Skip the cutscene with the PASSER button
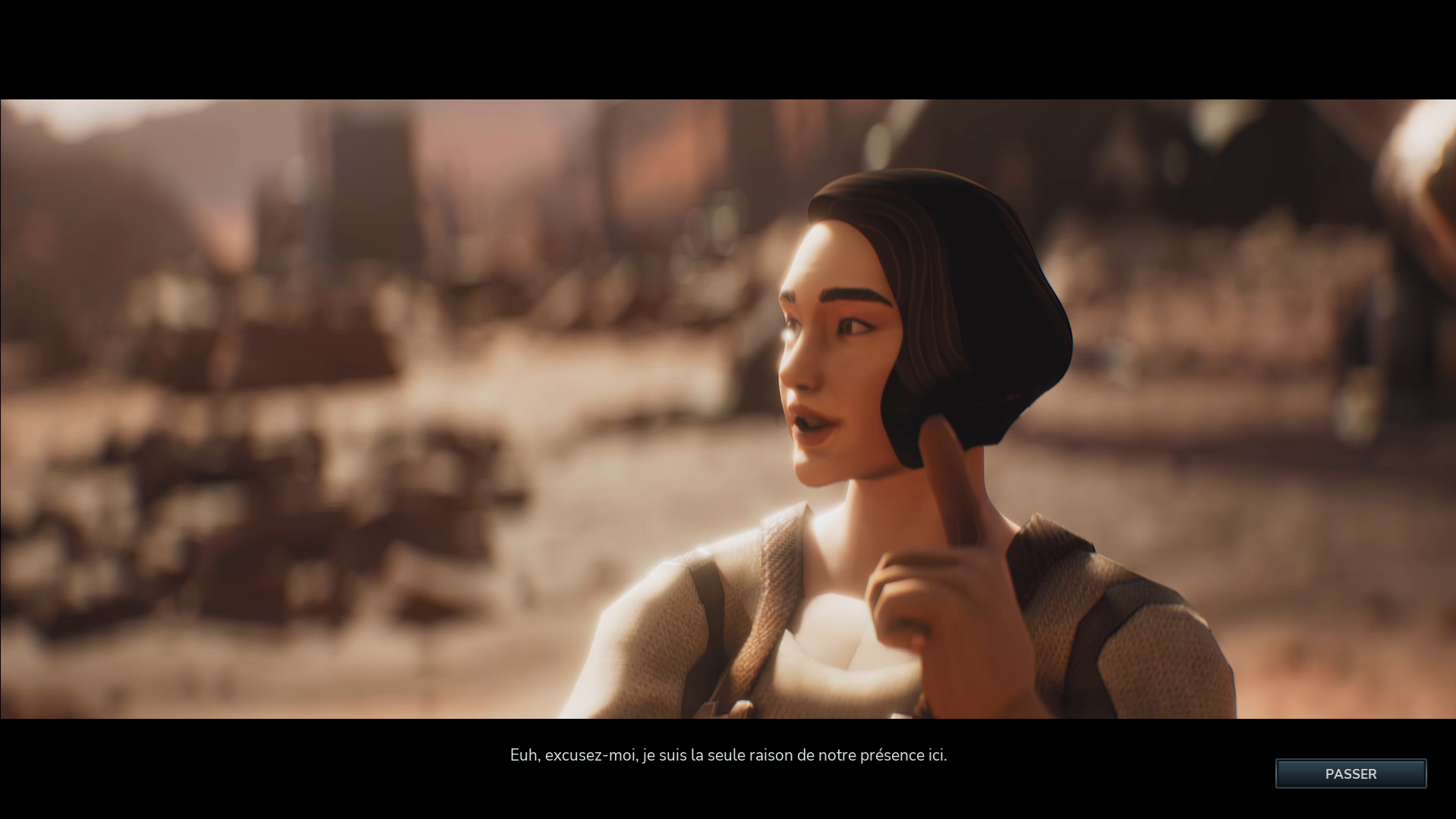The image size is (1456, 819). click(1350, 773)
